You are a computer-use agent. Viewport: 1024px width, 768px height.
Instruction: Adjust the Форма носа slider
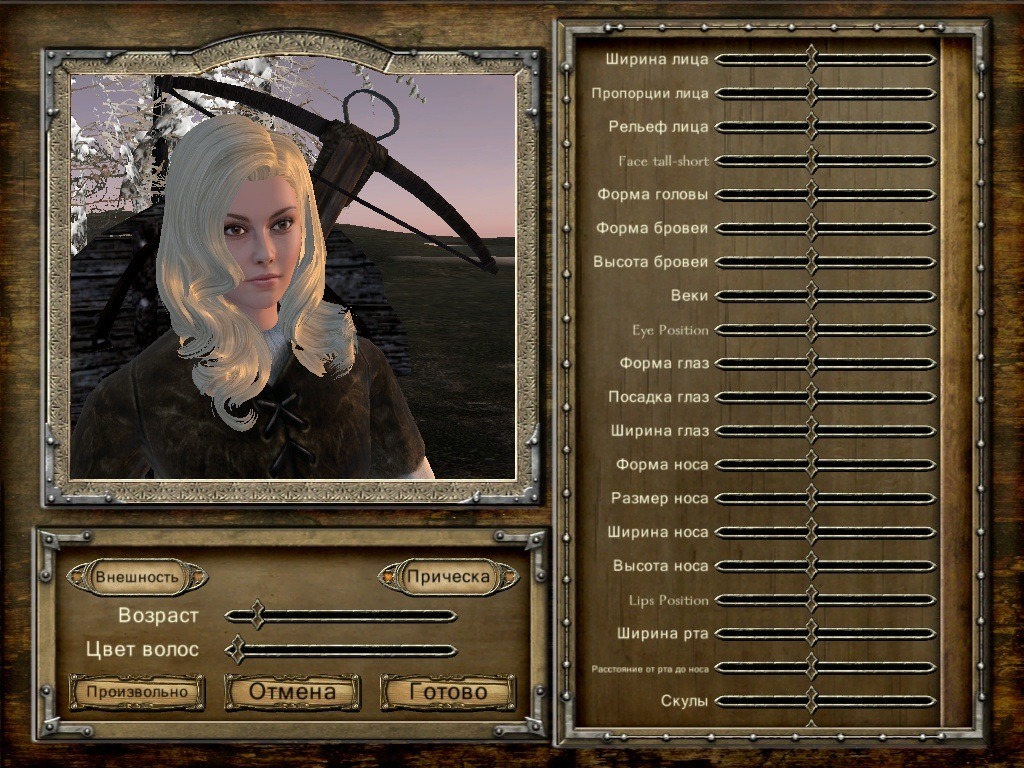811,465
